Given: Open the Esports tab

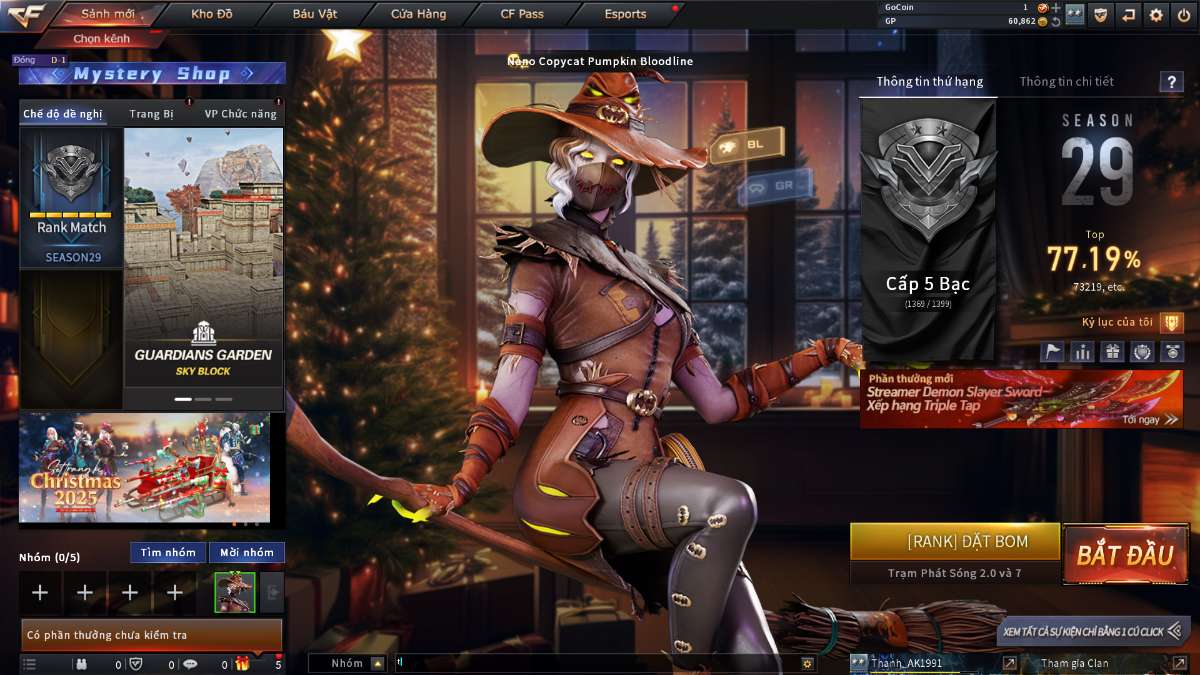Looking at the screenshot, I should coord(626,14).
